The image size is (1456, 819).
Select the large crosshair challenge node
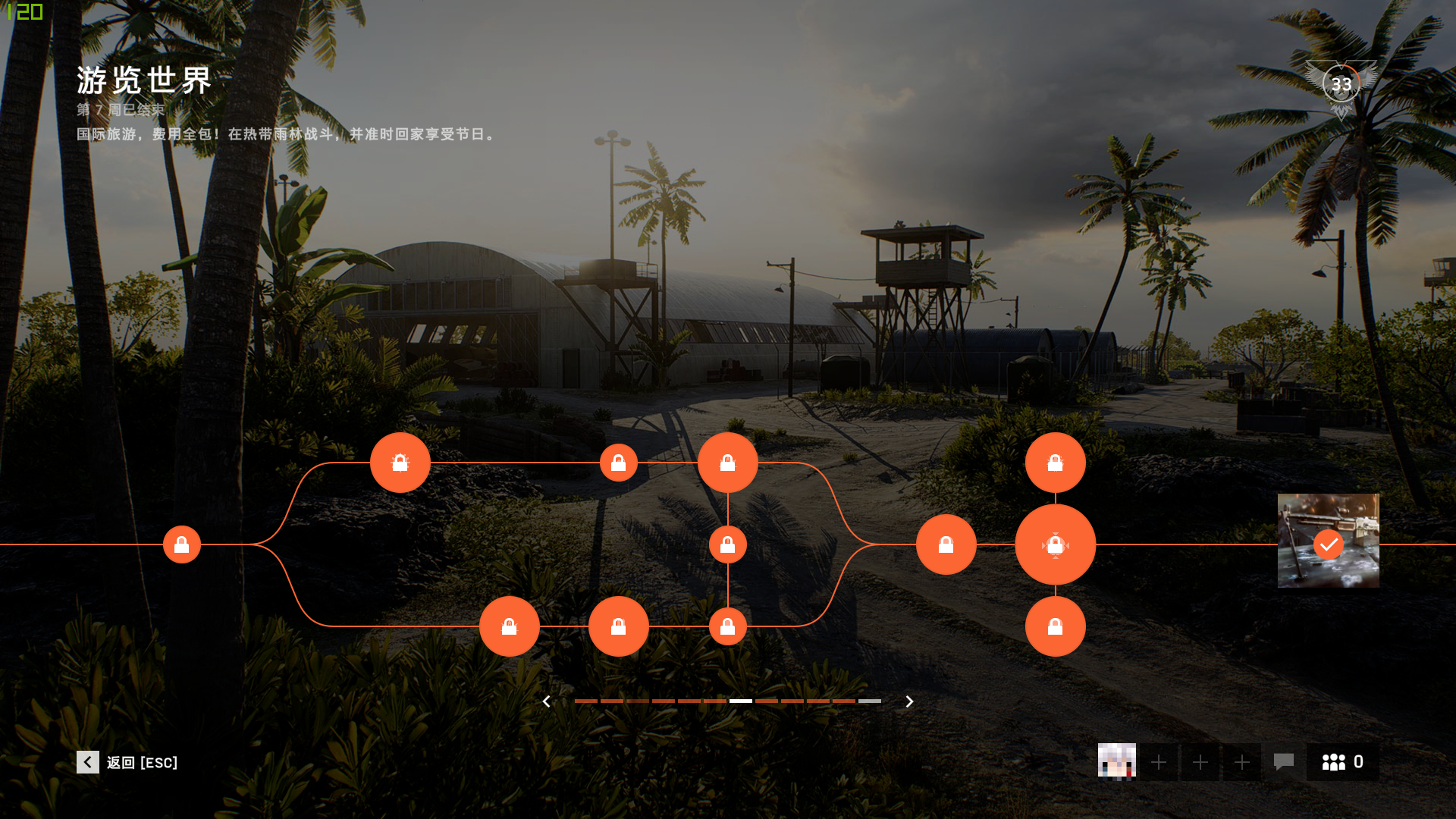tap(1055, 544)
